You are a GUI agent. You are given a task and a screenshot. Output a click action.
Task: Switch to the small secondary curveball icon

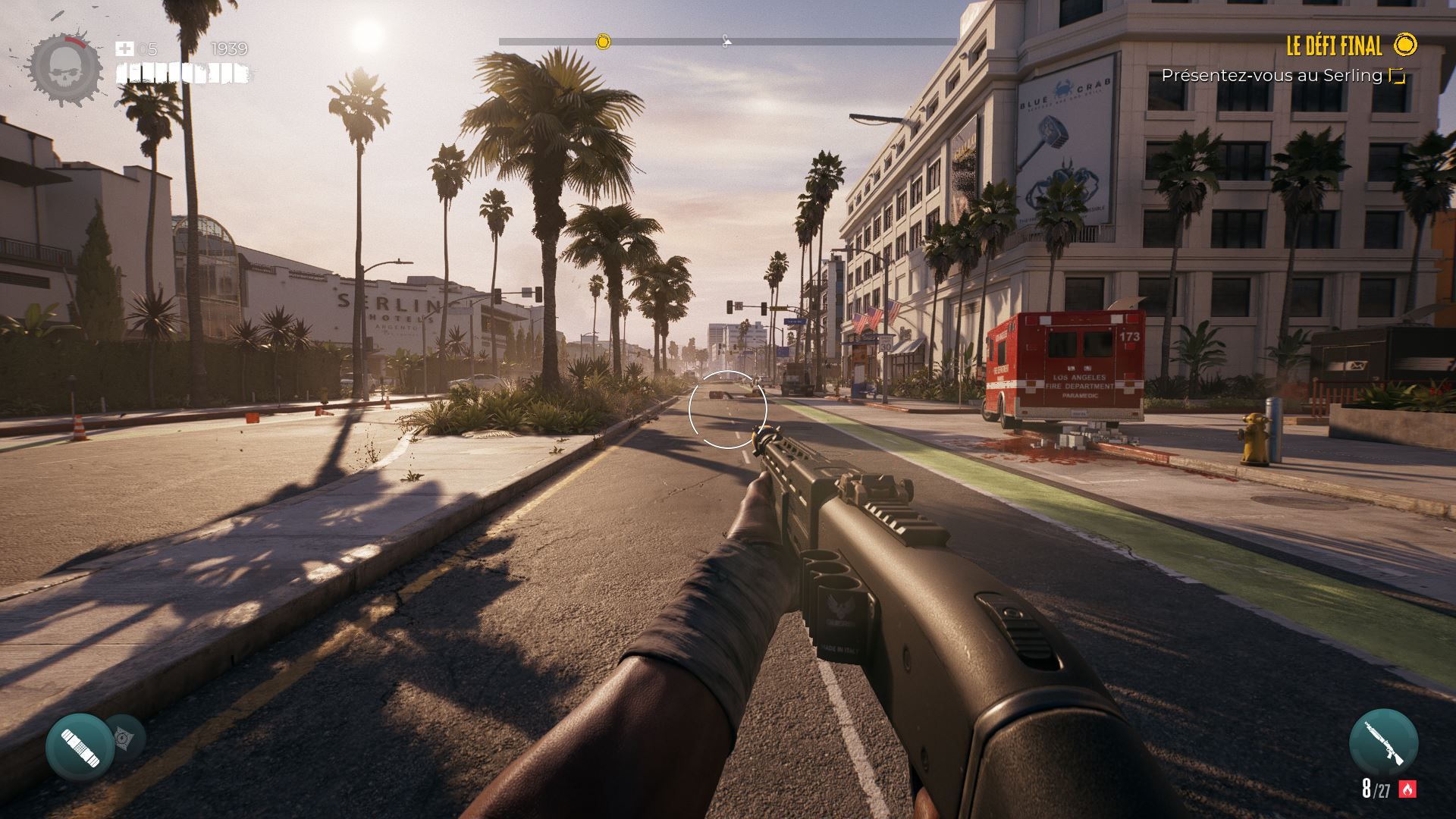pos(124,737)
